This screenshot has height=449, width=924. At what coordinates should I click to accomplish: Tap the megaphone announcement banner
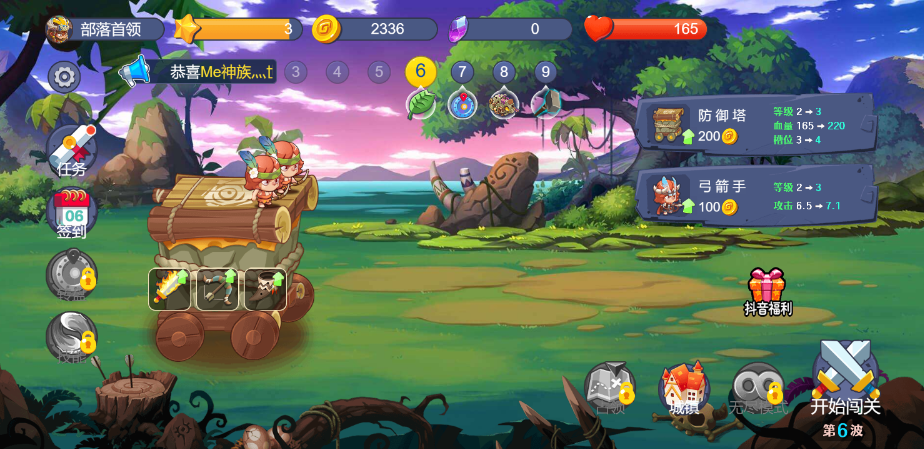tap(200, 72)
